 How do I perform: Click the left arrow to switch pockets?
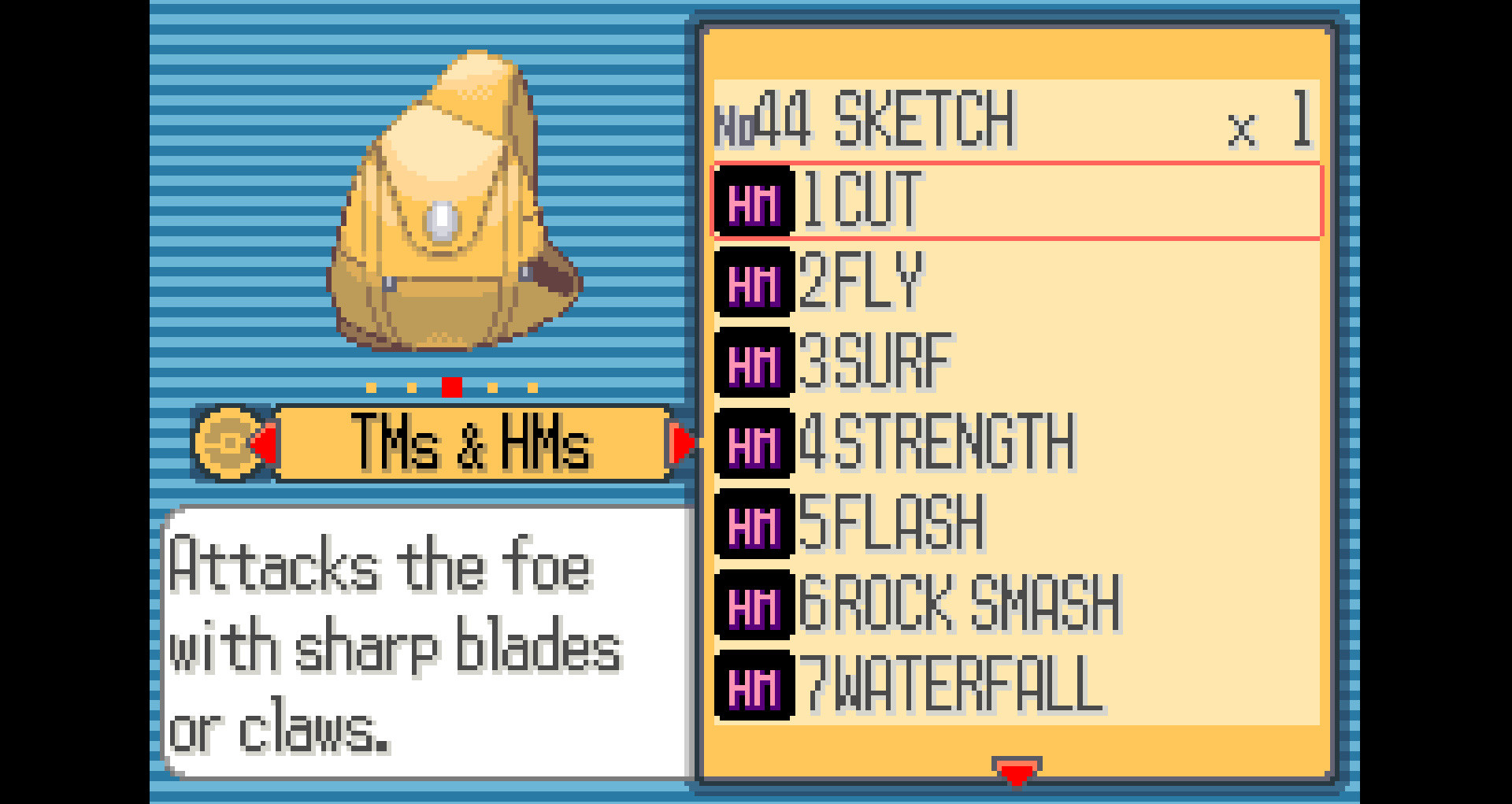(x=265, y=443)
